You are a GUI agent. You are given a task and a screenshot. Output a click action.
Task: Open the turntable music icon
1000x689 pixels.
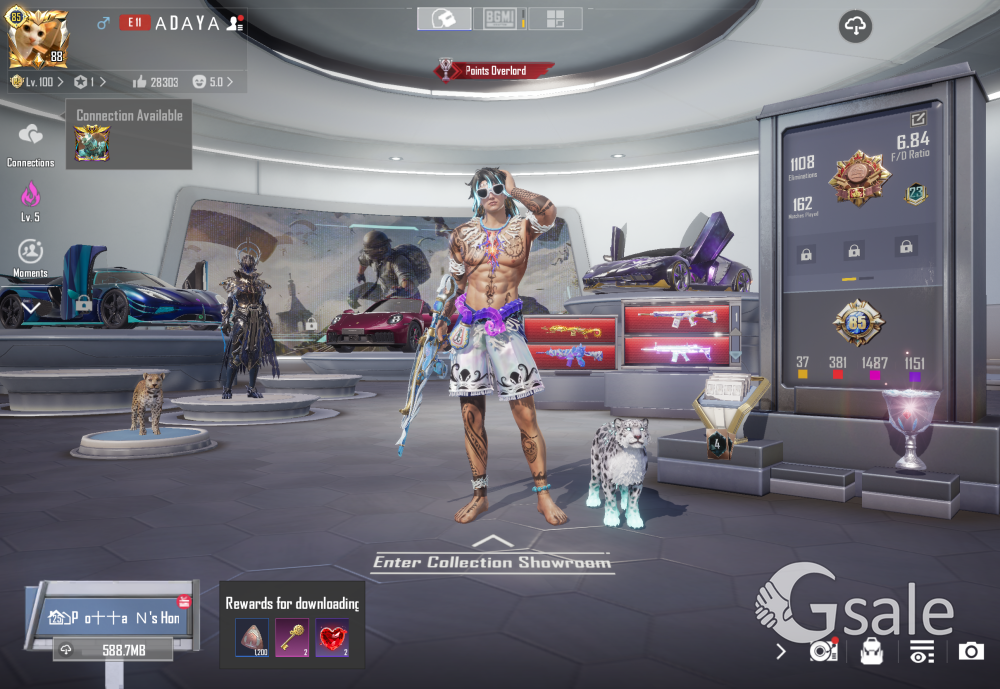(x=823, y=652)
